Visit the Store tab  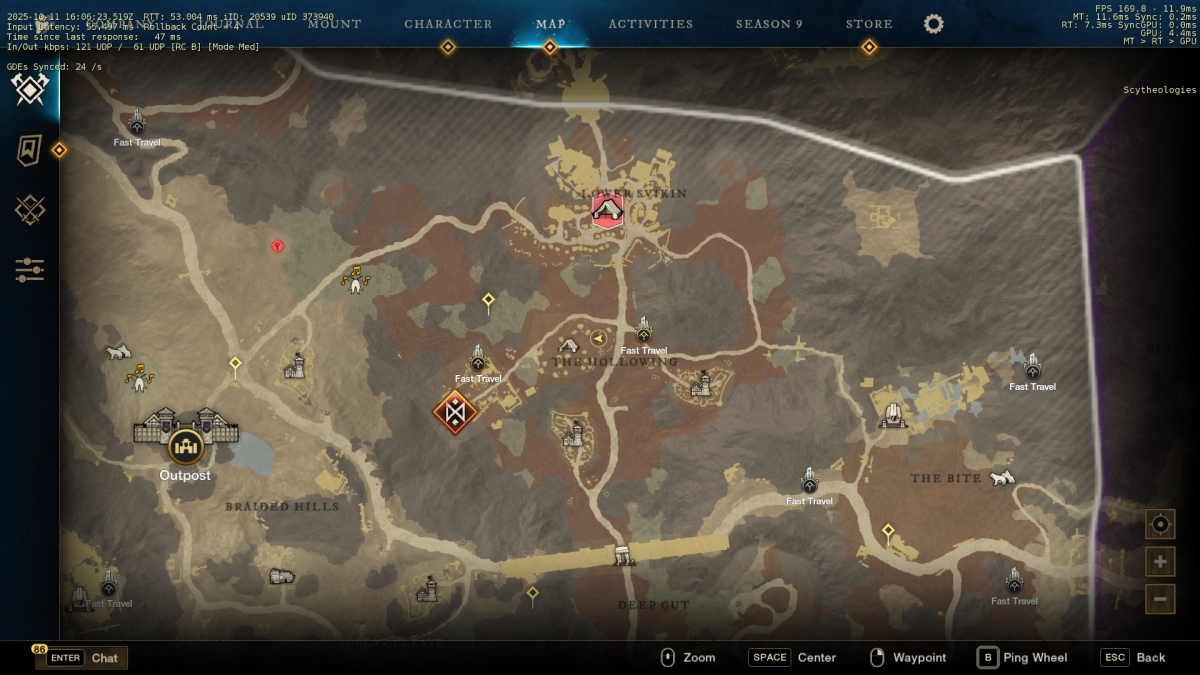869,24
